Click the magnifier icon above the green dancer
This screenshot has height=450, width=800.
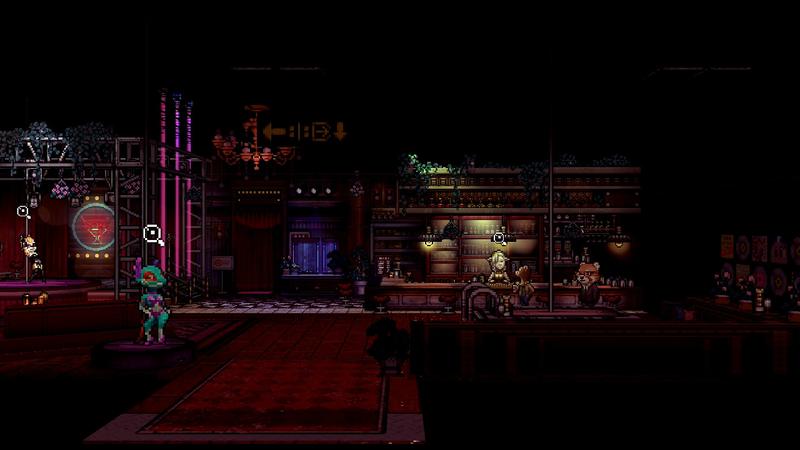tap(152, 234)
